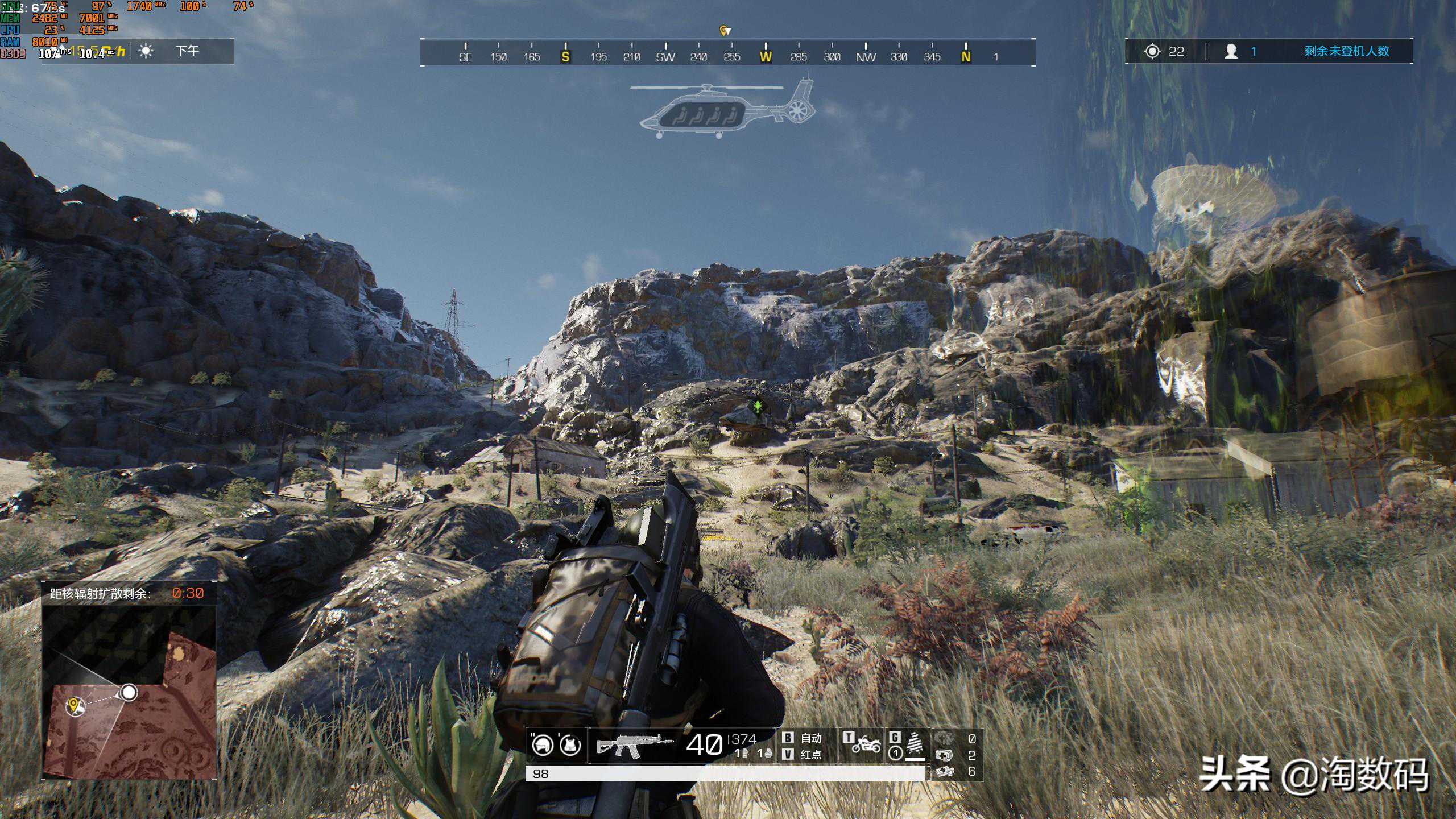Use the medkit with count 2

coord(945,755)
